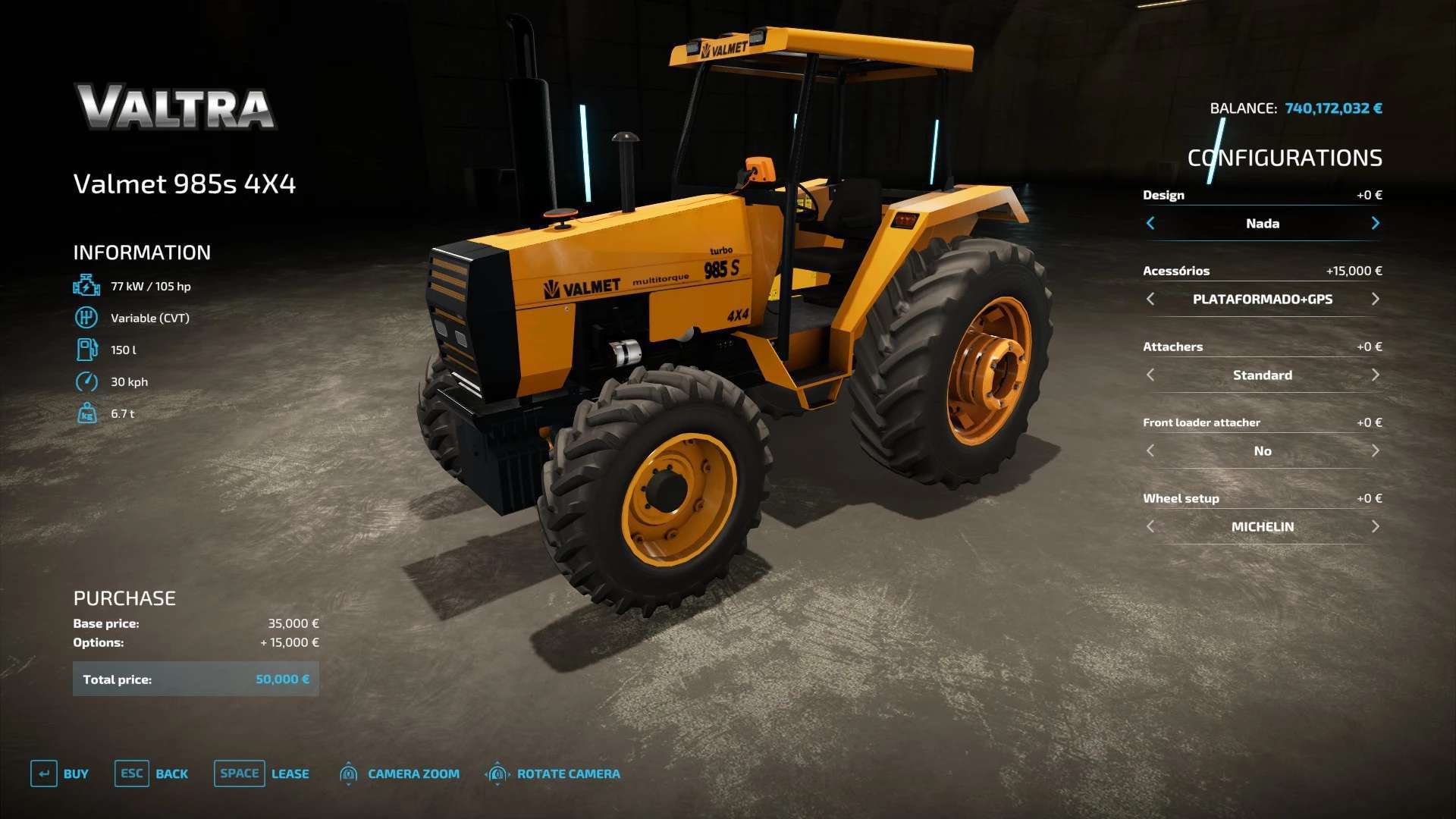Click the Camera Zoom icon

[x=349, y=773]
